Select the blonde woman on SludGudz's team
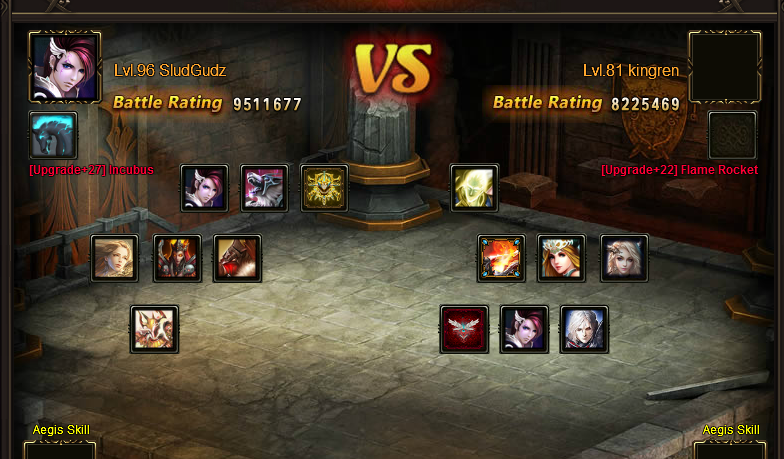This screenshot has width=784, height=459. 115,259
